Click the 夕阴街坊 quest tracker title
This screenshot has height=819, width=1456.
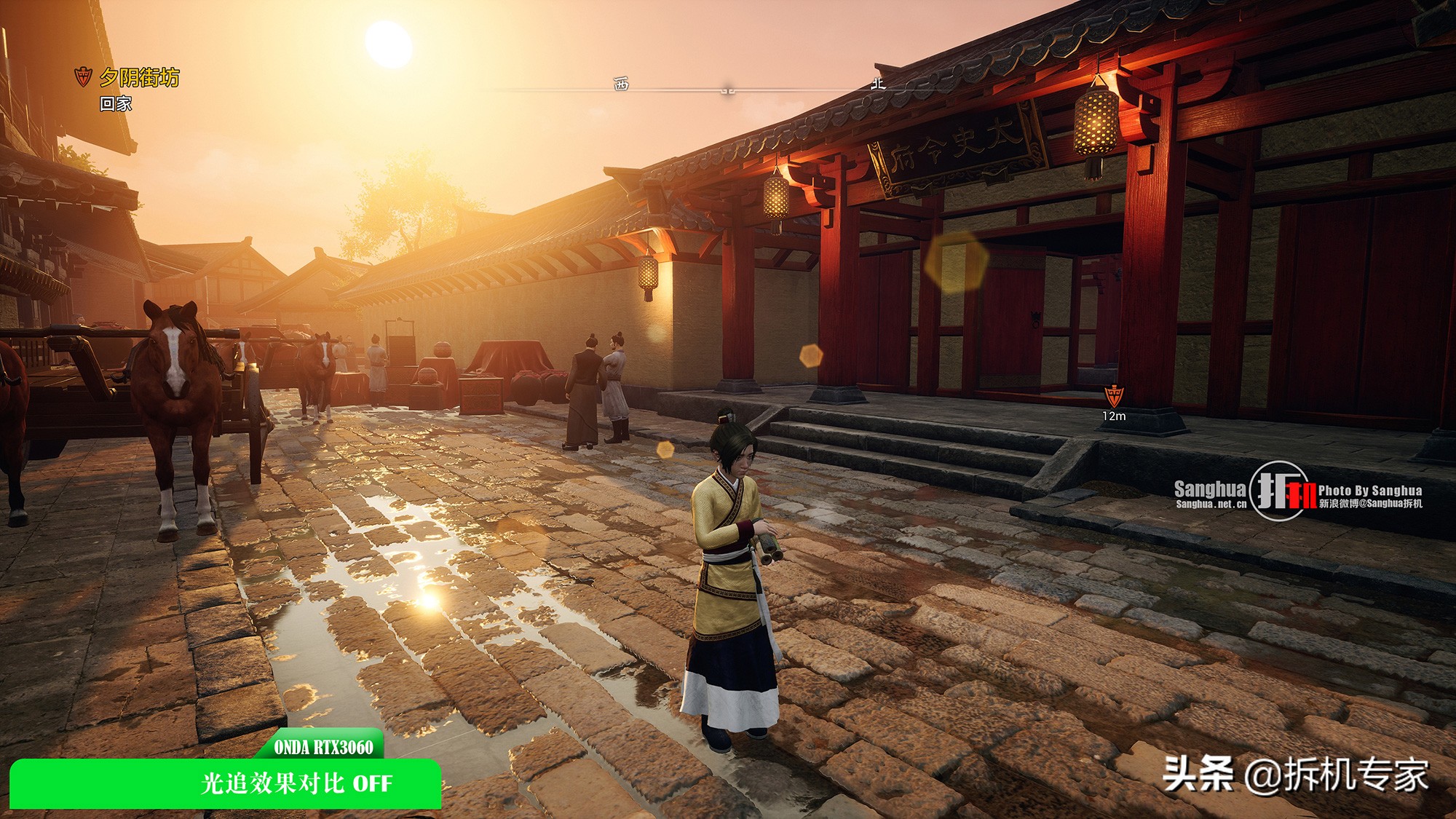point(139,77)
